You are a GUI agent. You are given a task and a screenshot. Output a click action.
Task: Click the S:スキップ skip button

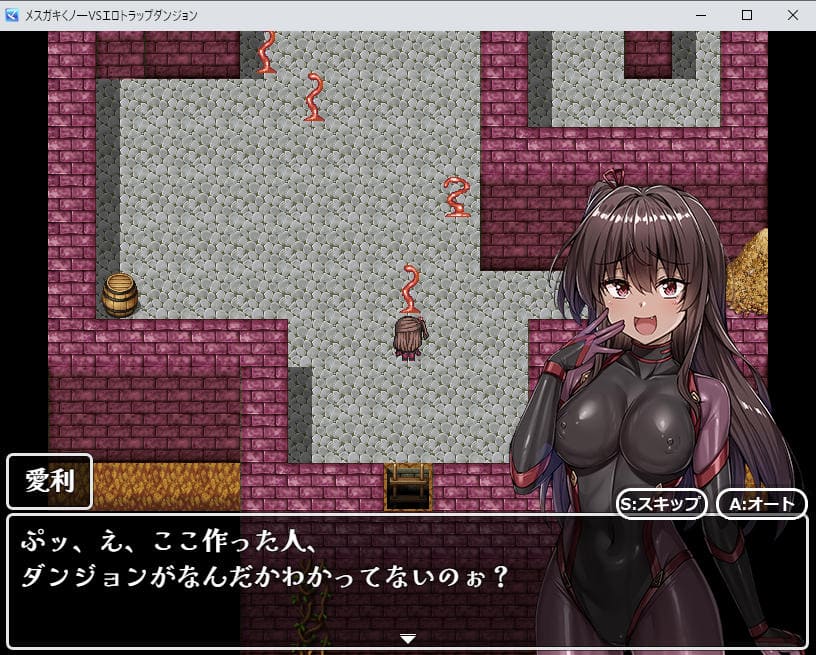point(662,503)
